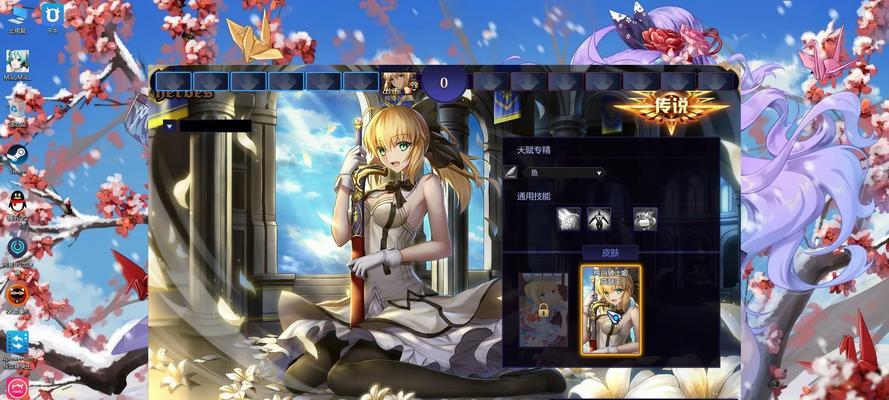Open the talent specialization dropdown
The width and height of the screenshot is (889, 400).
[x=564, y=172]
